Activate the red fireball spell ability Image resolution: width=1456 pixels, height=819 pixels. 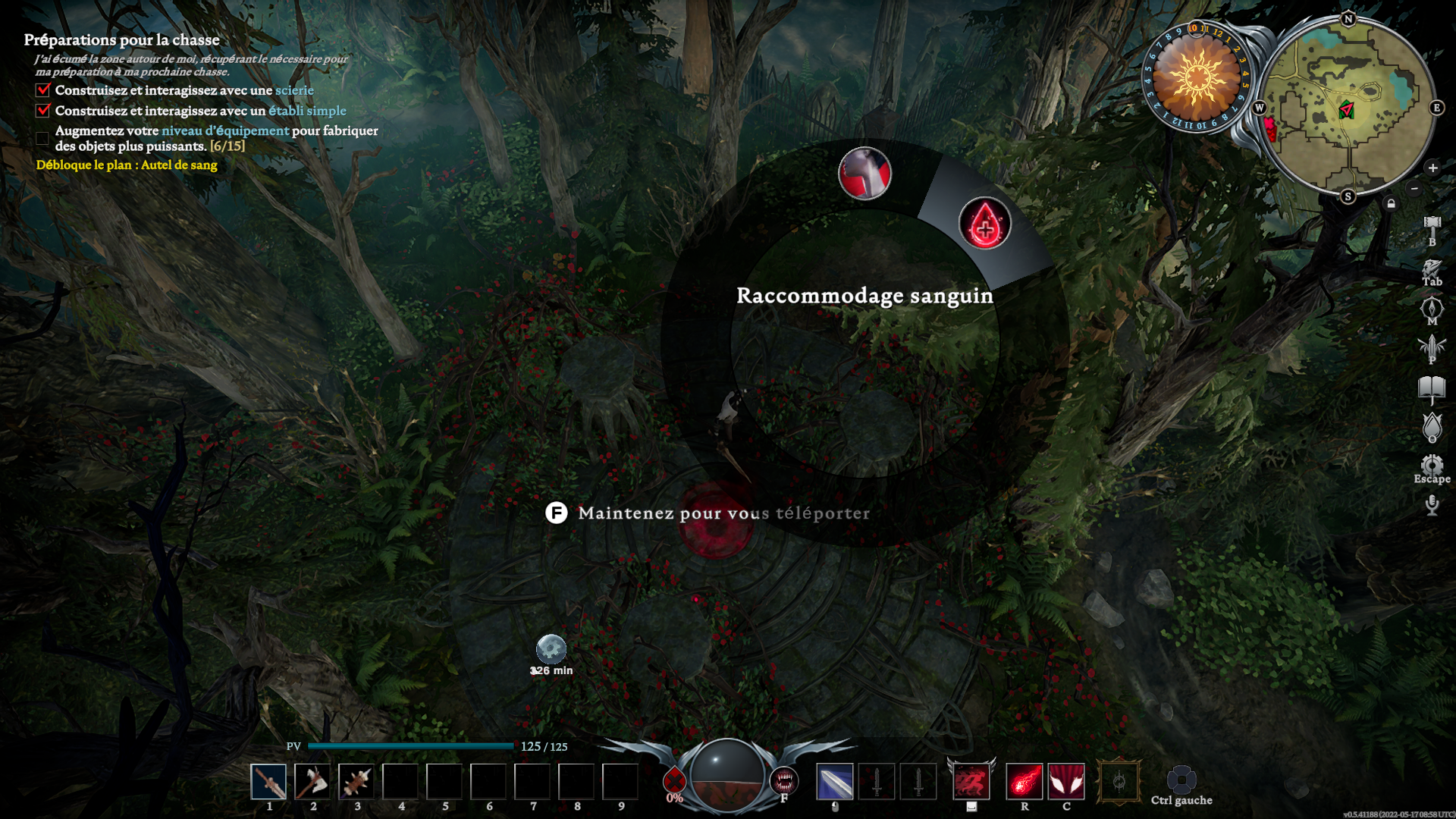pyautogui.click(x=1024, y=782)
